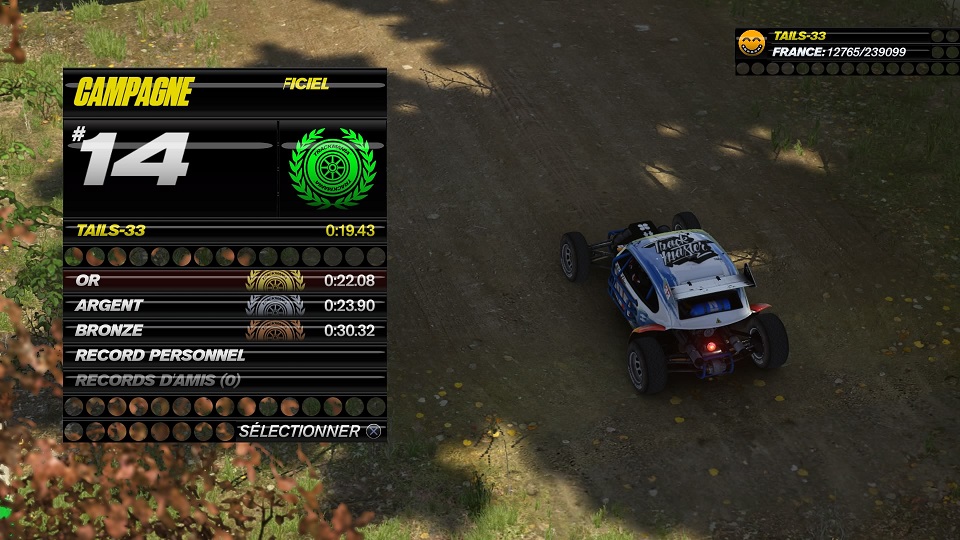Image resolution: width=960 pixels, height=540 pixels.
Task: Open the TAILS-33 player profile badge
Action: click(750, 43)
